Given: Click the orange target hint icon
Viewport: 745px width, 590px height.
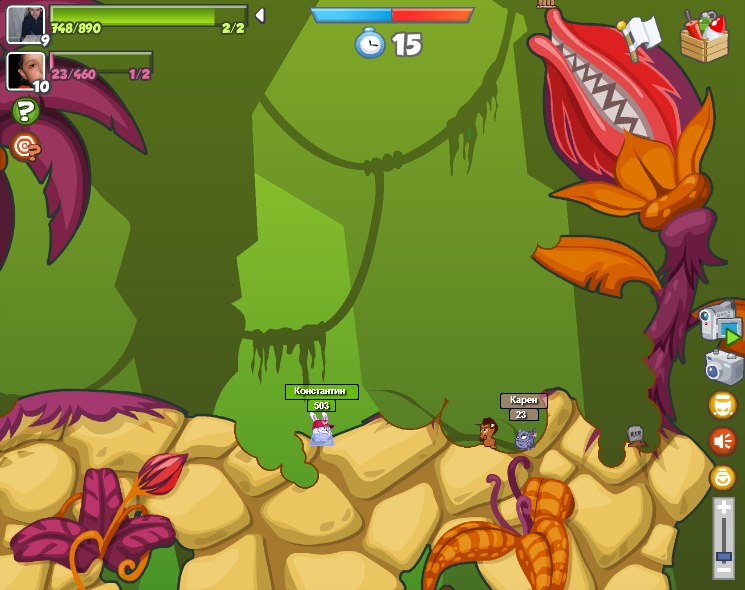Looking at the screenshot, I should (x=25, y=148).
